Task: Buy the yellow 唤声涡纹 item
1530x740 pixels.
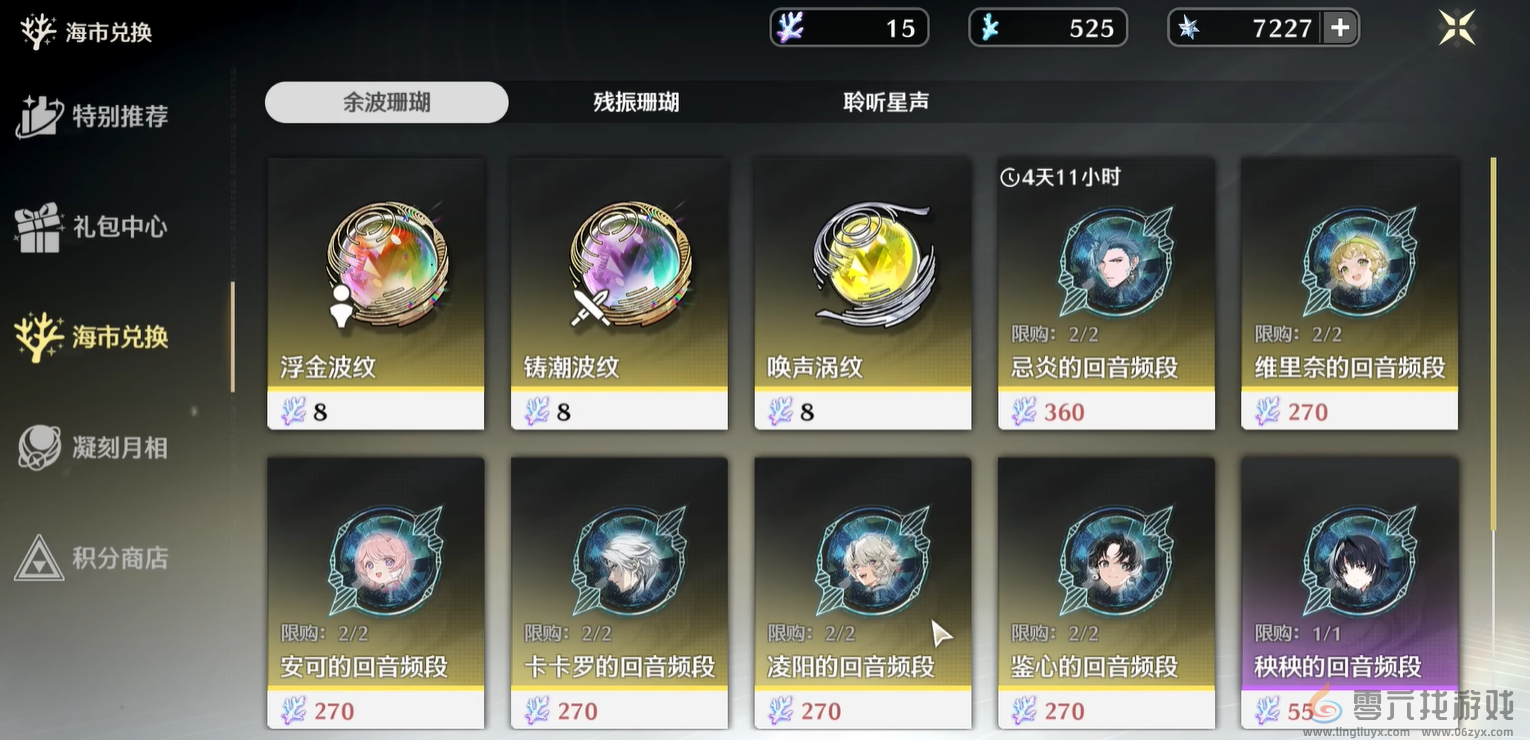Action: [862, 293]
